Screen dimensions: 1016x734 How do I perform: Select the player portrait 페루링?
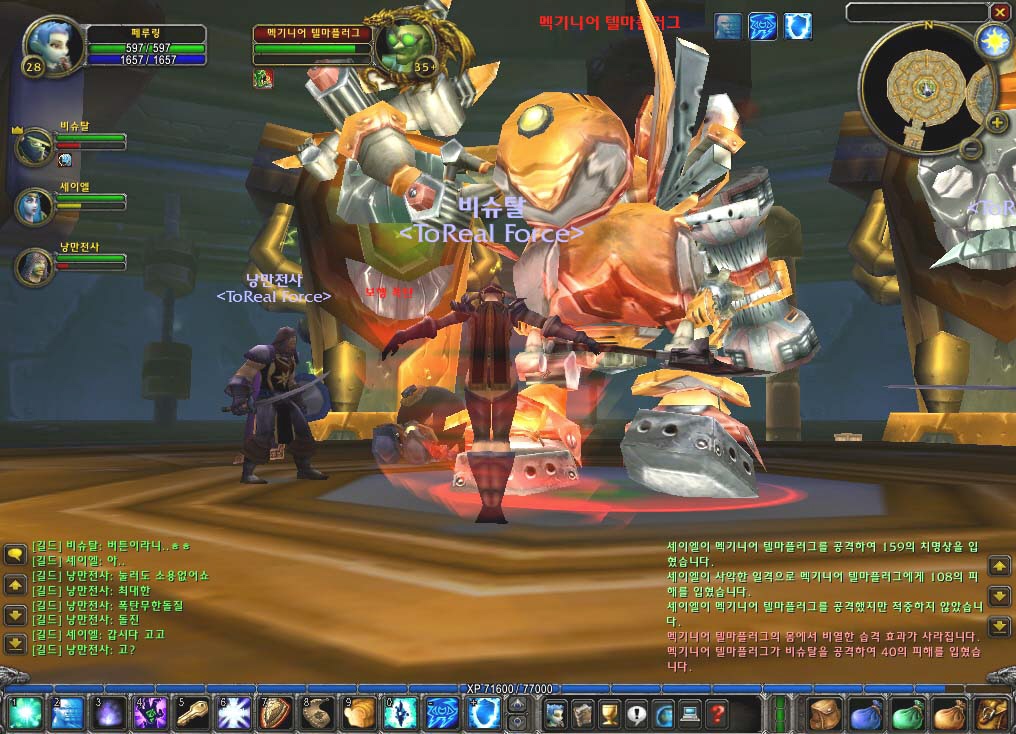pos(51,46)
